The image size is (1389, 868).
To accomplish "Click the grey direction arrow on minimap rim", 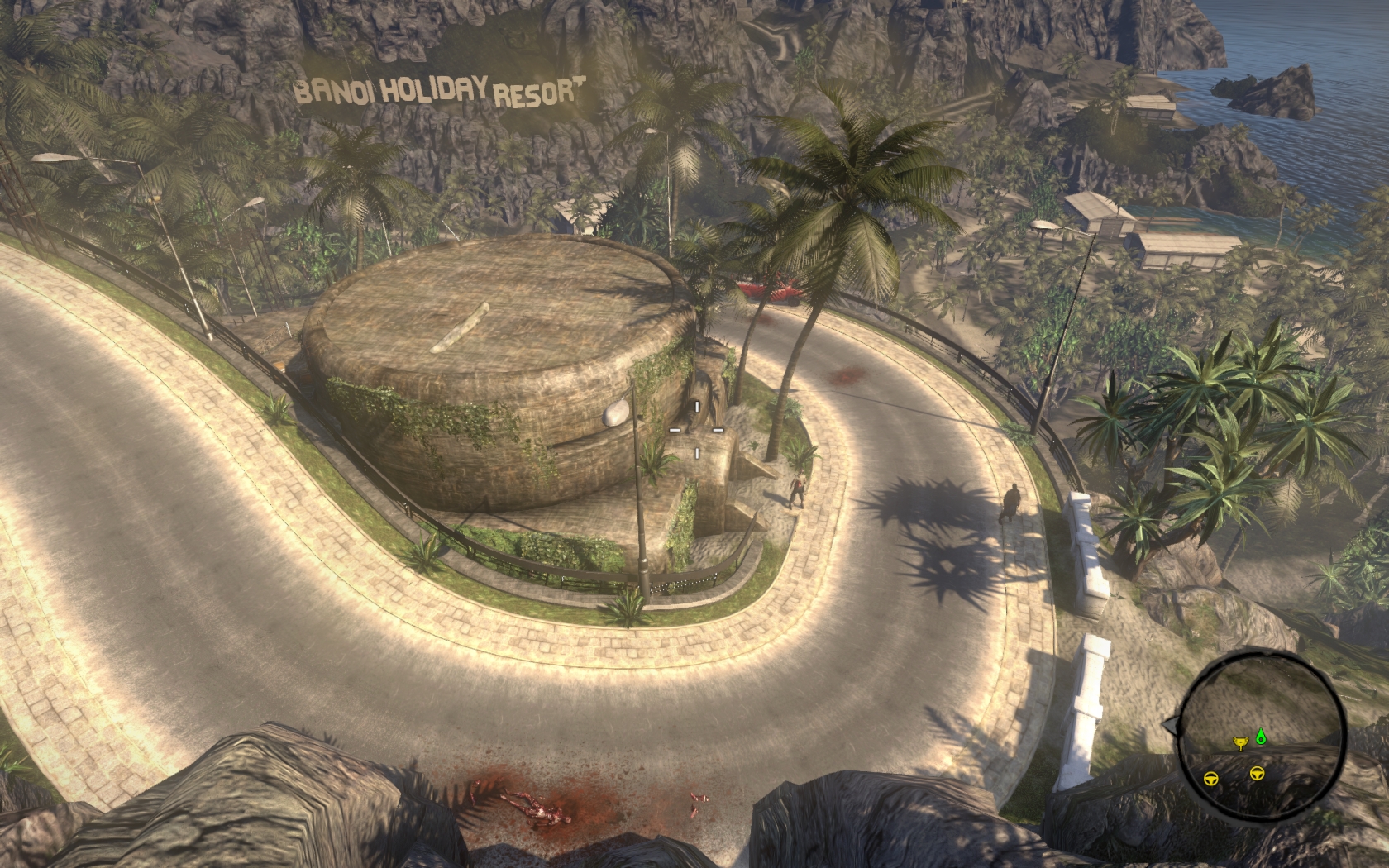I will tap(1169, 726).
